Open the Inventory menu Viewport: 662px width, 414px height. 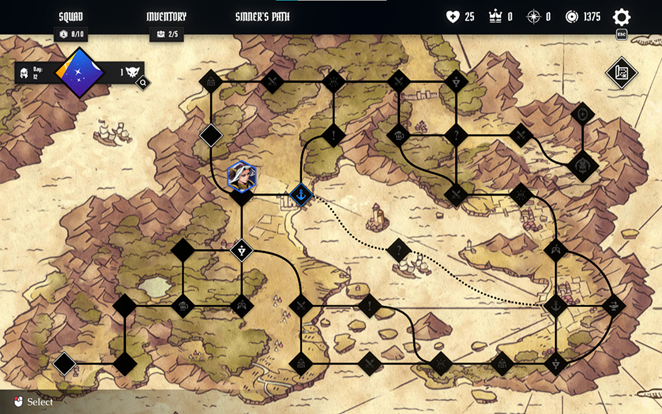point(166,17)
